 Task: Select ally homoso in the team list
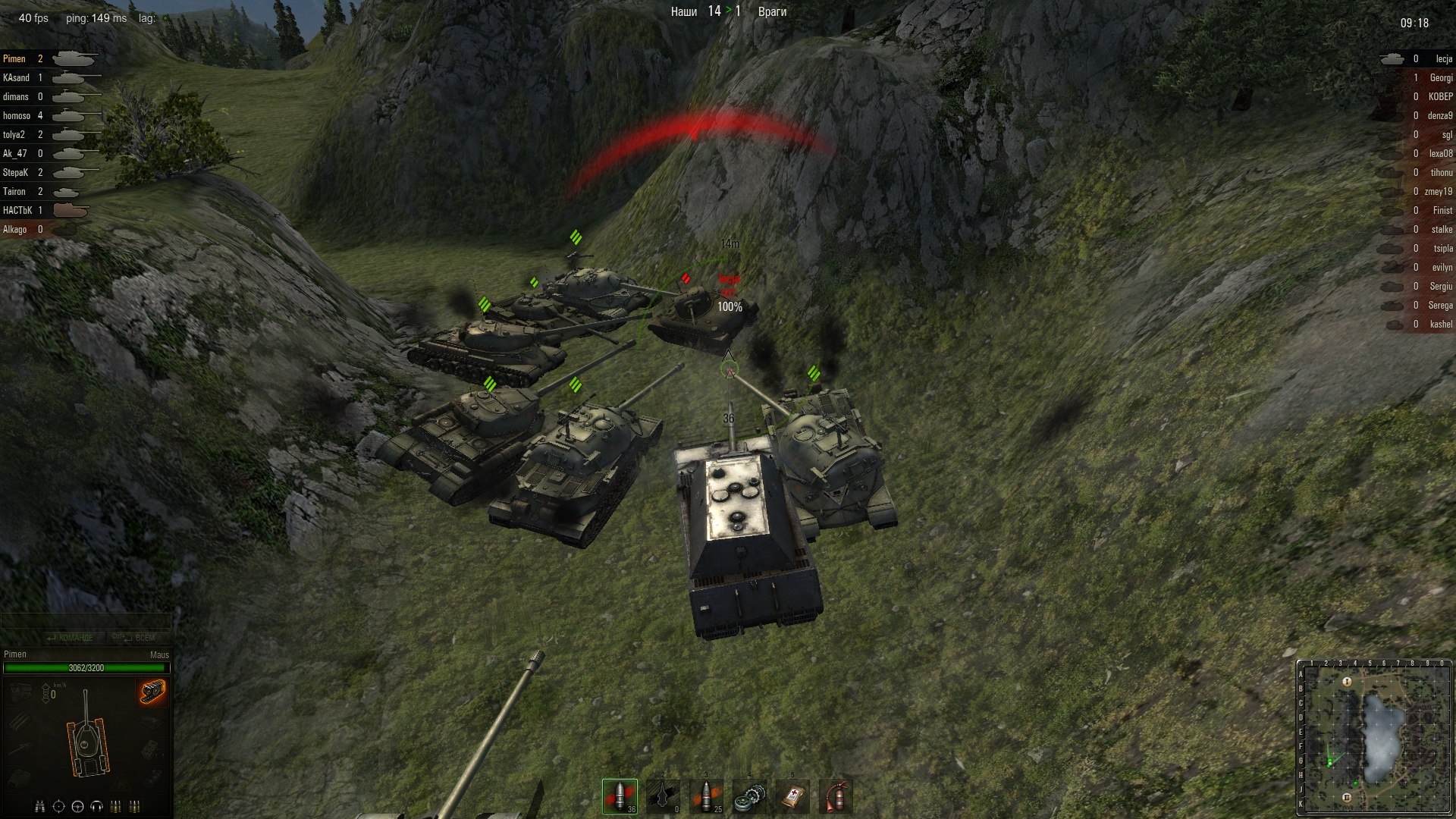(17, 116)
